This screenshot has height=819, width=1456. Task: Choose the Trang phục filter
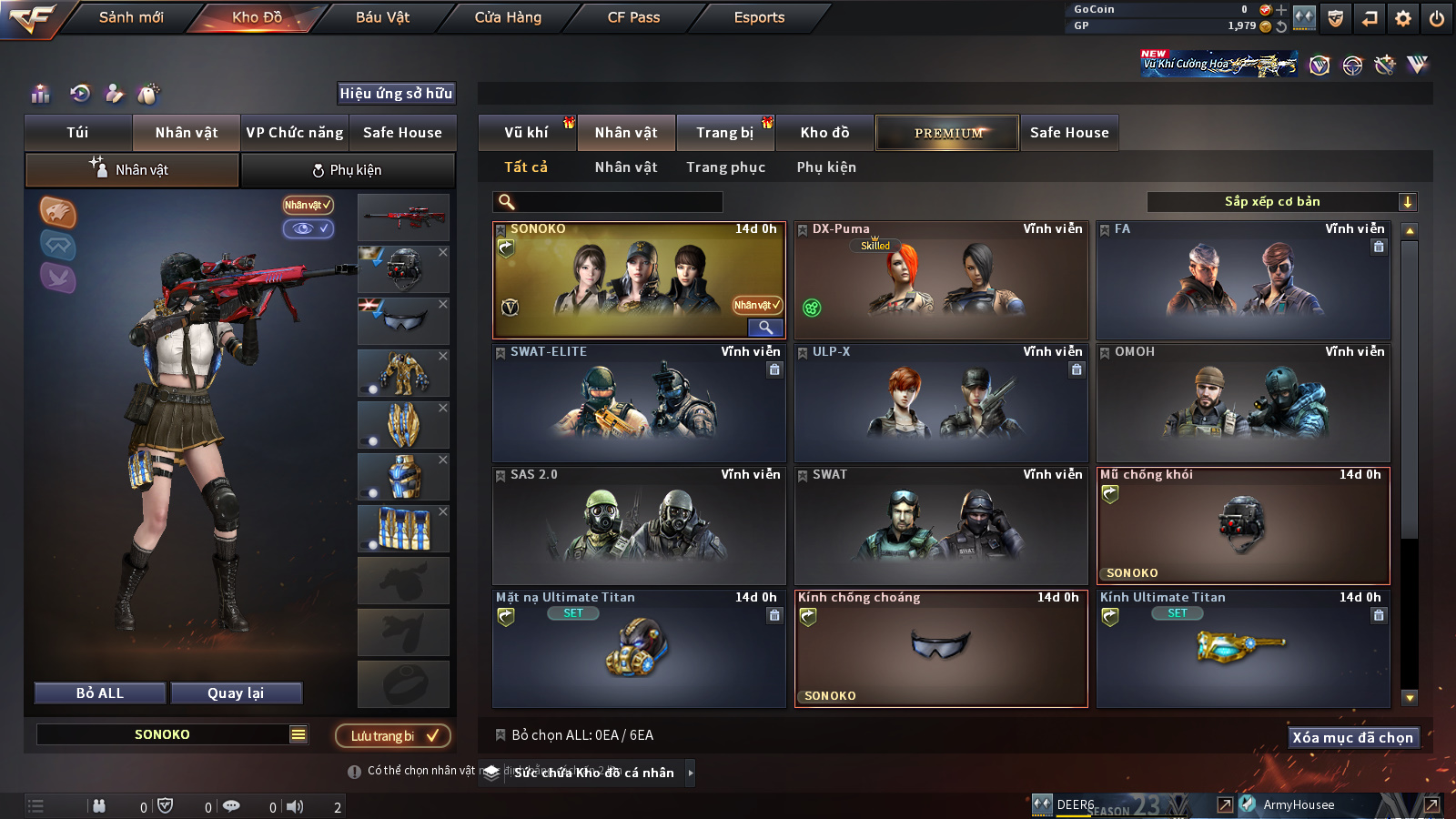click(x=725, y=167)
